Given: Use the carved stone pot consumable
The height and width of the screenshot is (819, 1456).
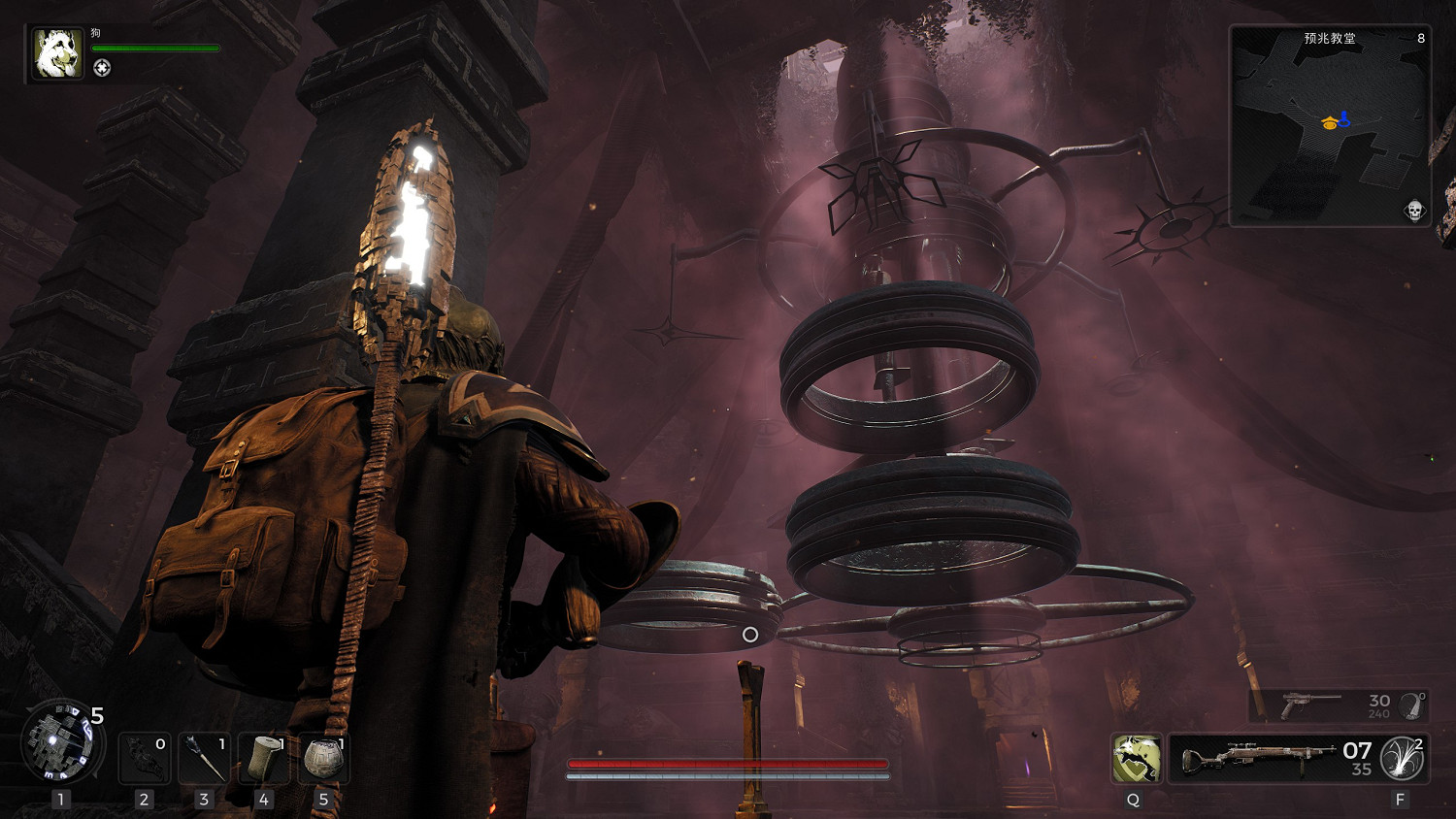Looking at the screenshot, I should pyautogui.click(x=323, y=758).
